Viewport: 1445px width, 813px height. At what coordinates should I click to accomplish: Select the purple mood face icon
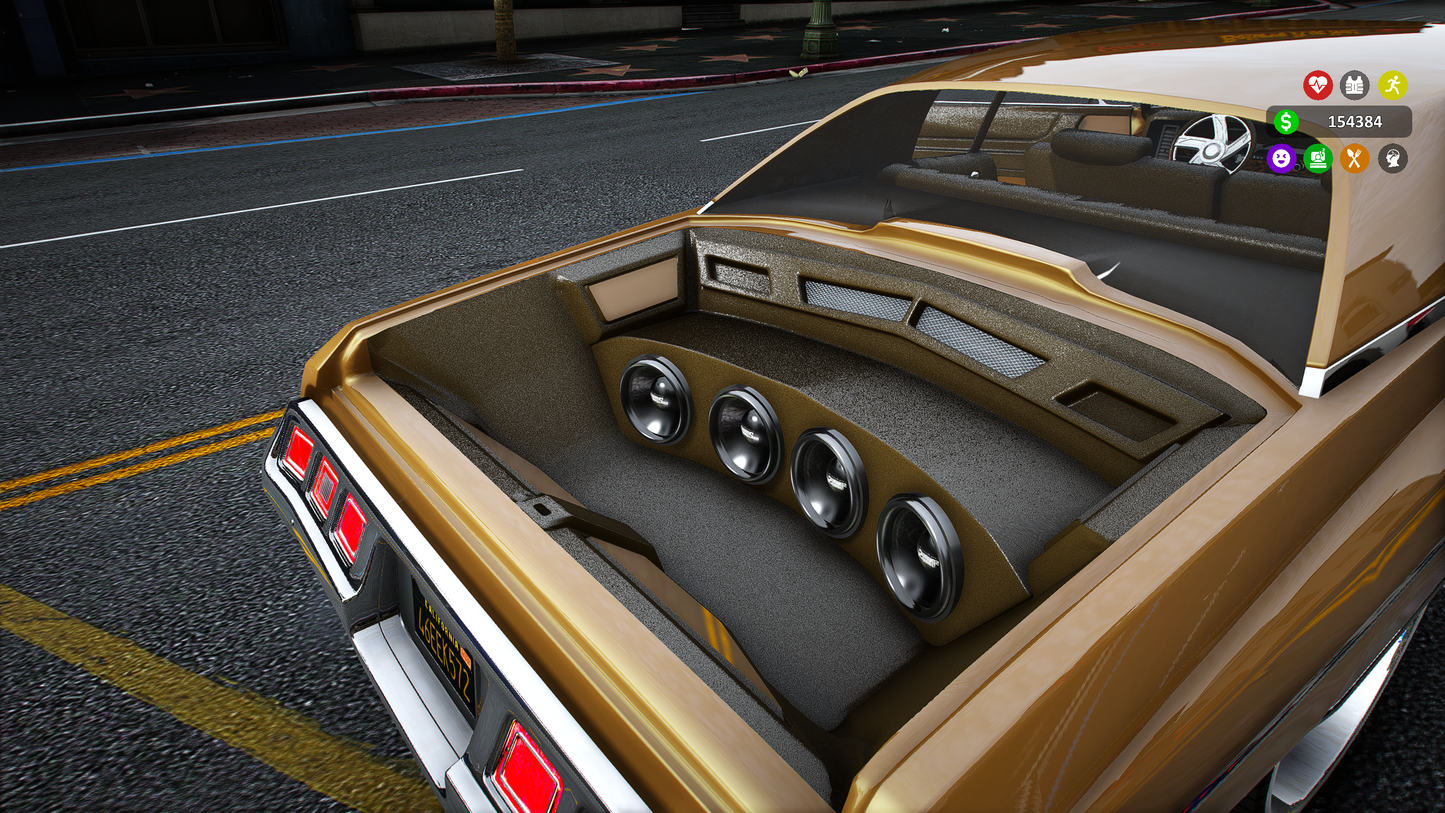[1282, 158]
